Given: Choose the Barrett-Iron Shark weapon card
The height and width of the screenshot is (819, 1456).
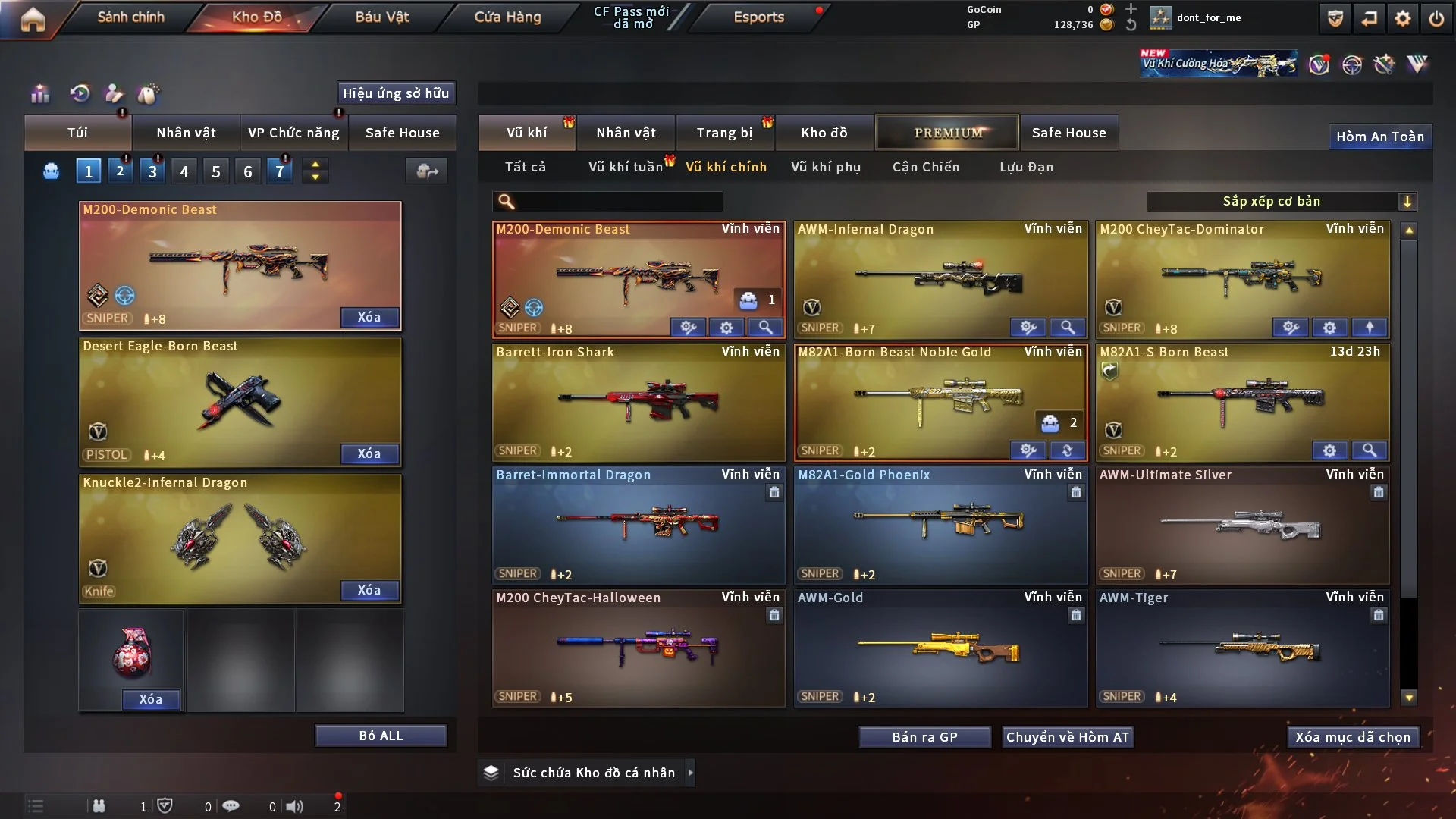Looking at the screenshot, I should pyautogui.click(x=639, y=400).
